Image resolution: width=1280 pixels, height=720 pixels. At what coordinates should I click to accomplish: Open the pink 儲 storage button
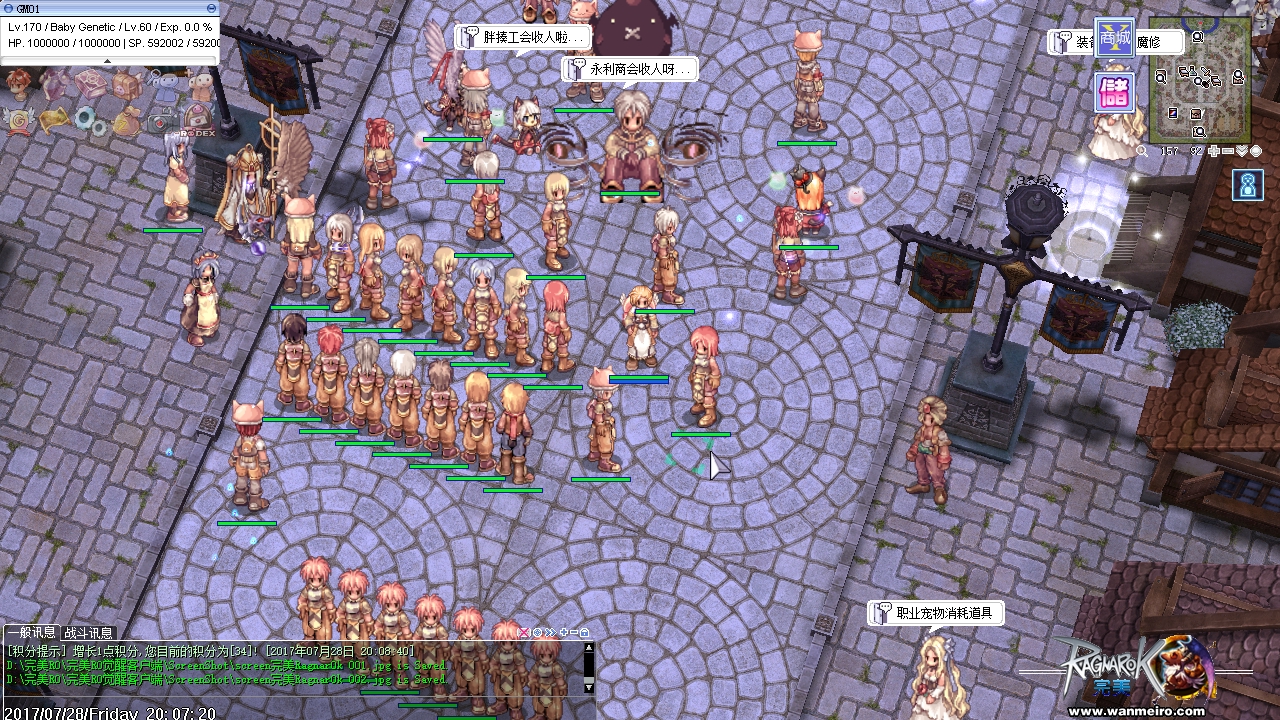point(1113,93)
